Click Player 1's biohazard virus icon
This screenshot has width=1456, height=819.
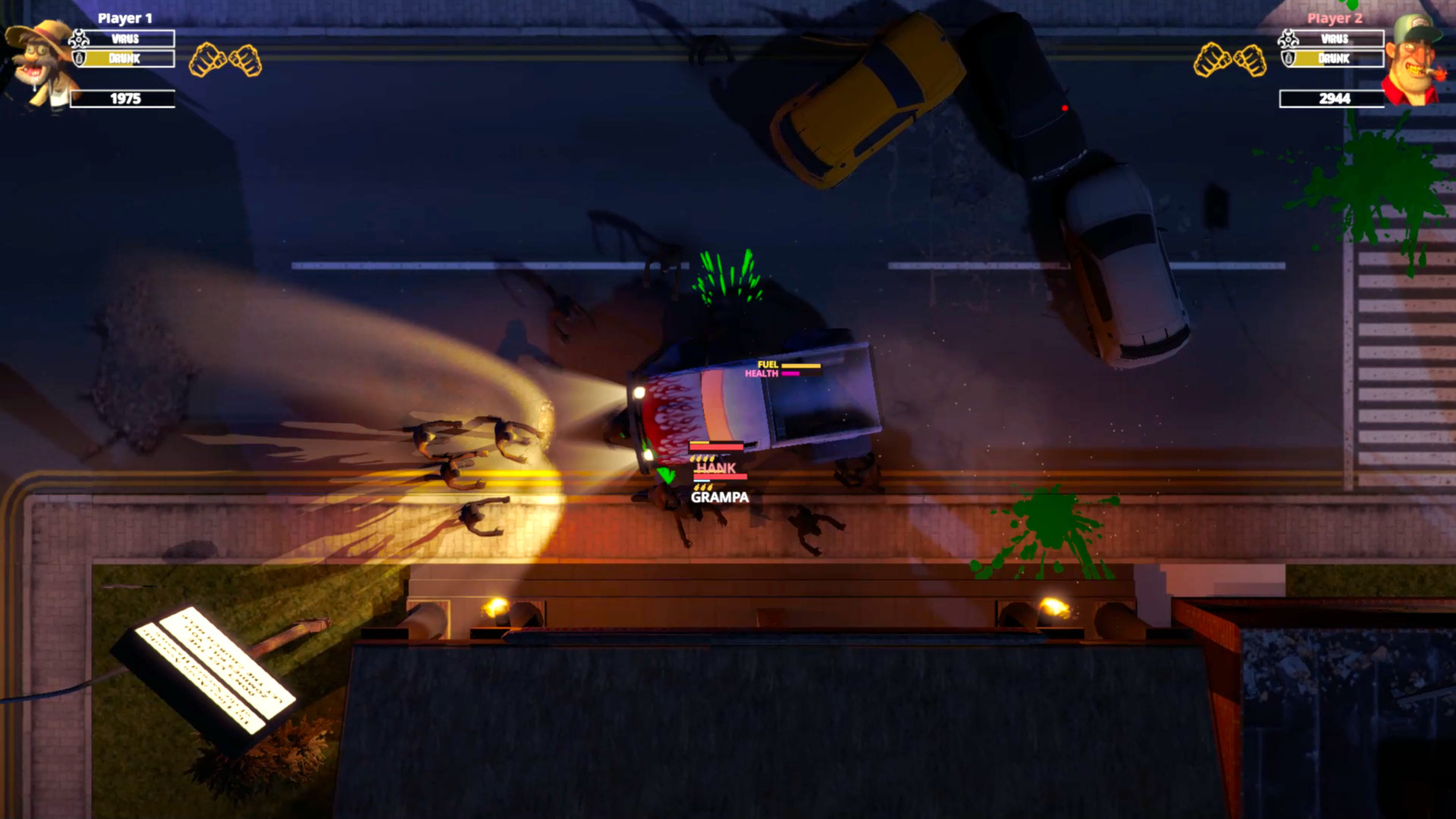tap(80, 38)
